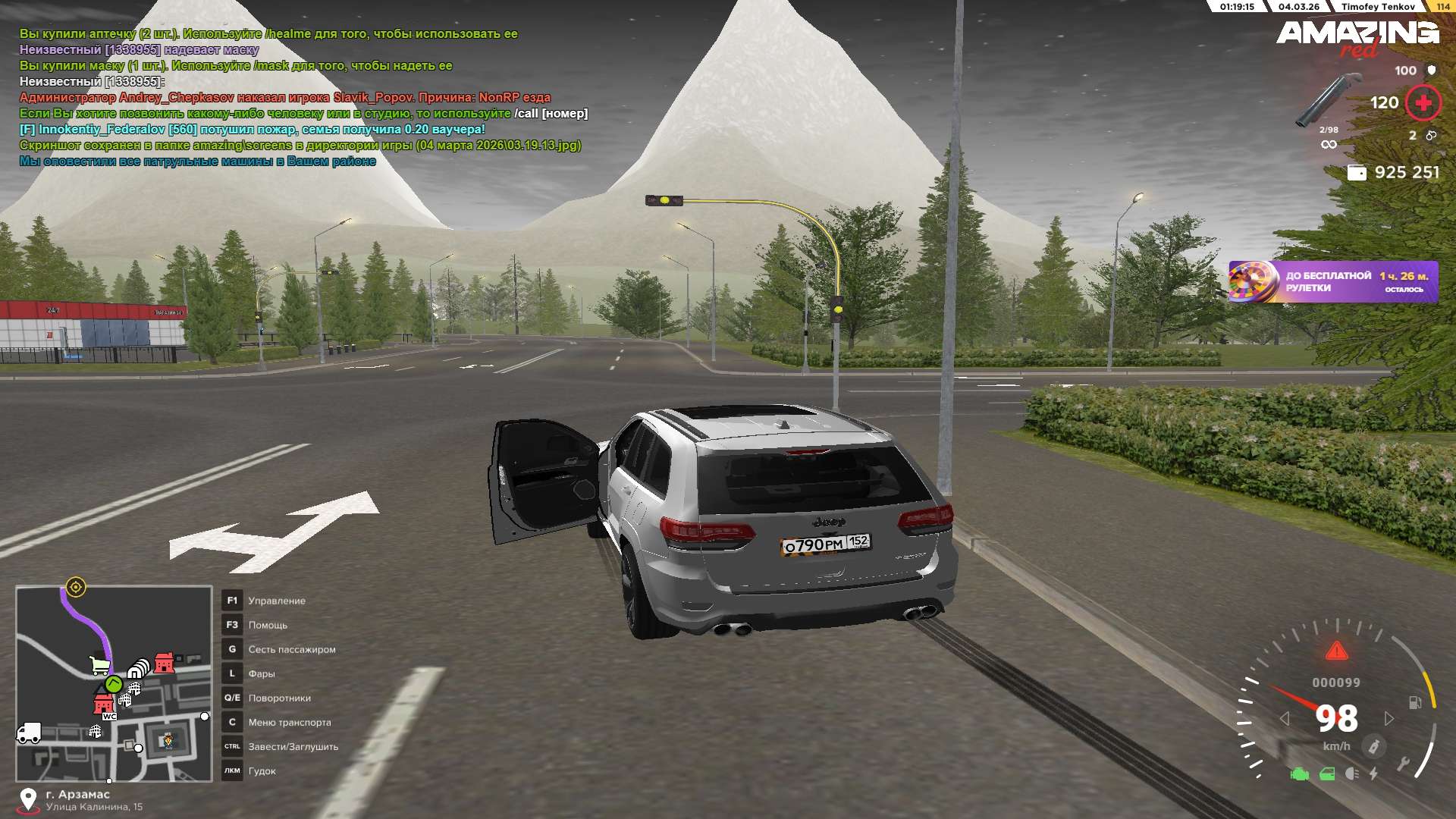Open the free roulette banner
This screenshot has width=1456, height=819.
[1332, 282]
